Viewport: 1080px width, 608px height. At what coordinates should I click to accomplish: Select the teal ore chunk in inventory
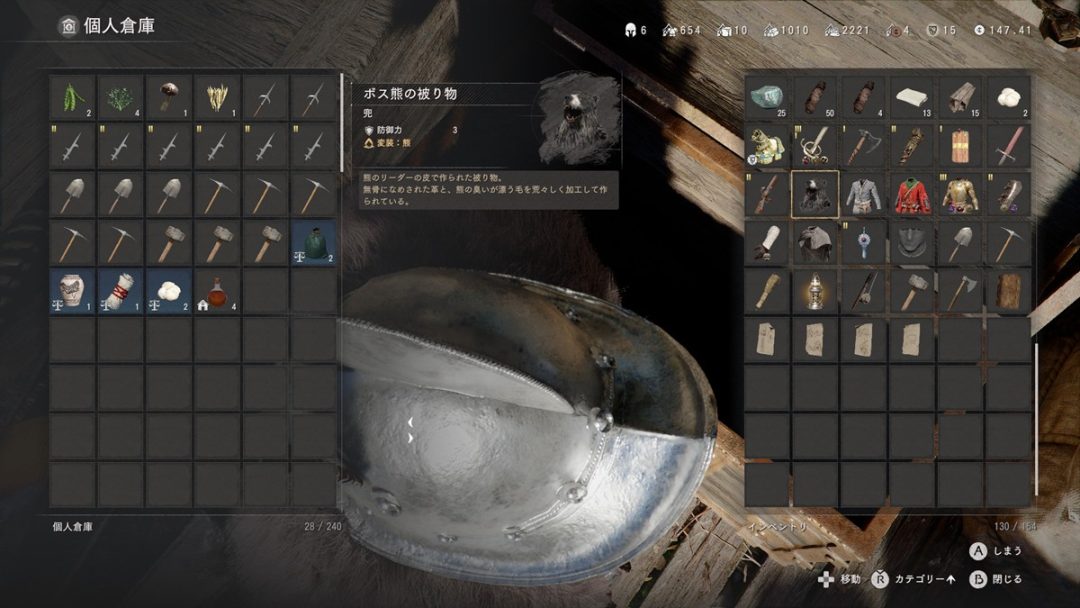click(767, 97)
